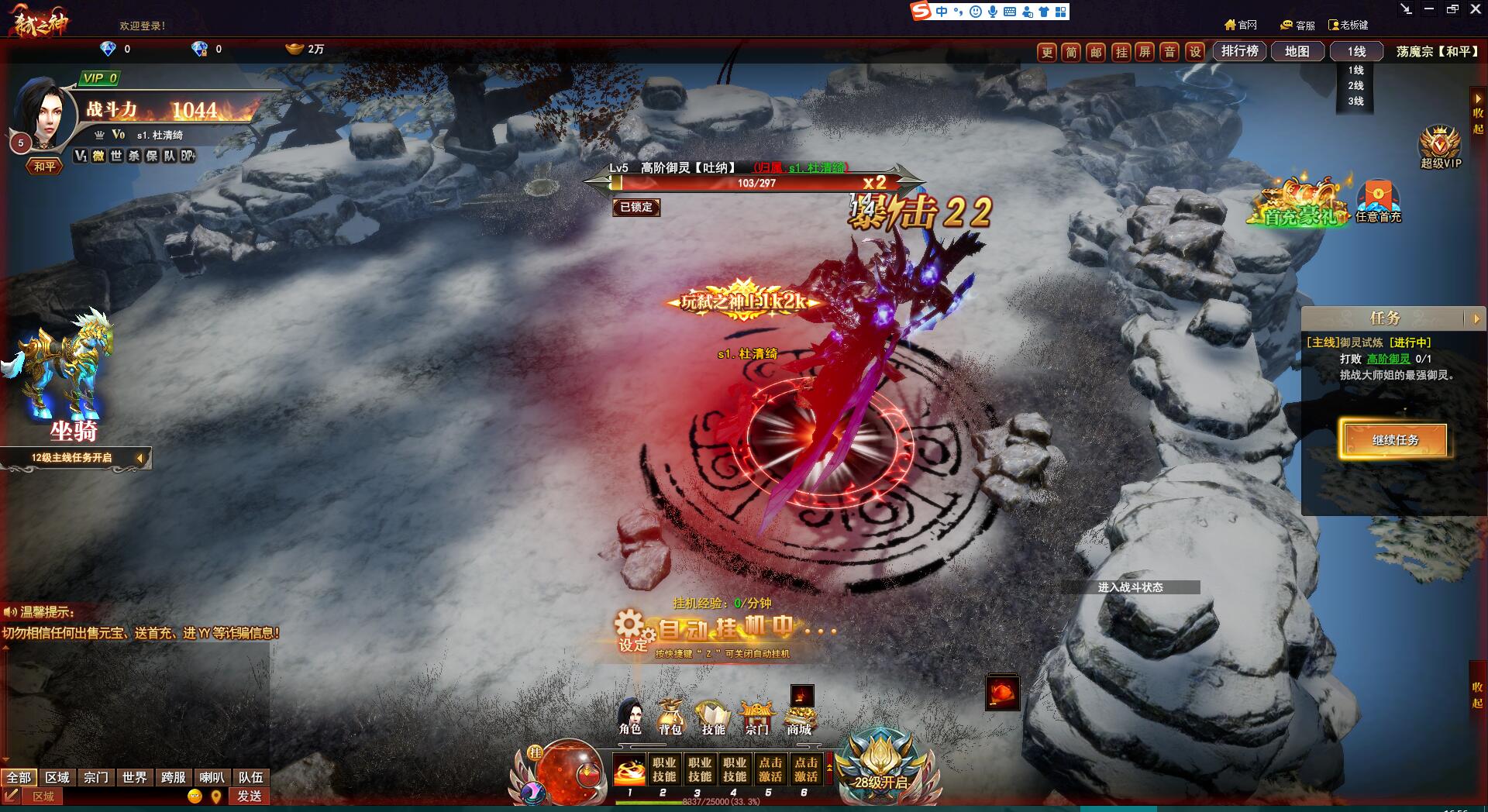Open the 宗门 sect menu
The height and width of the screenshot is (812, 1488).
756,717
